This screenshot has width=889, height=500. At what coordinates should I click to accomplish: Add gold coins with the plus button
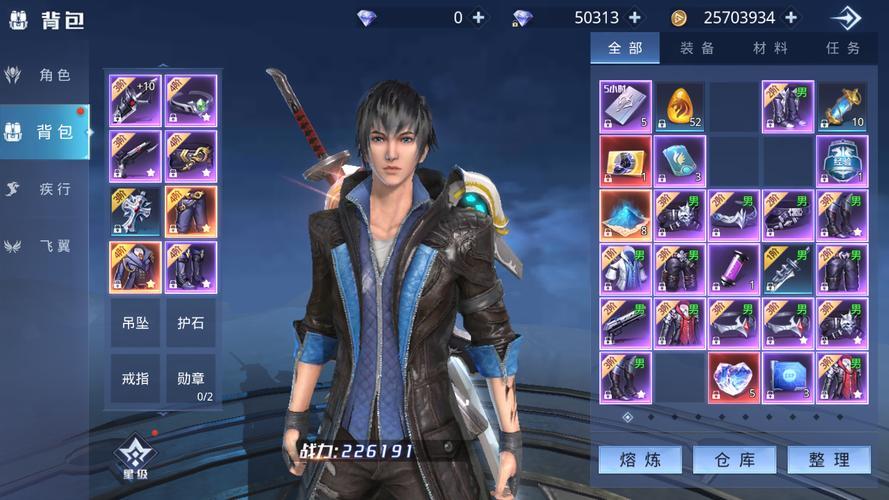coord(792,18)
